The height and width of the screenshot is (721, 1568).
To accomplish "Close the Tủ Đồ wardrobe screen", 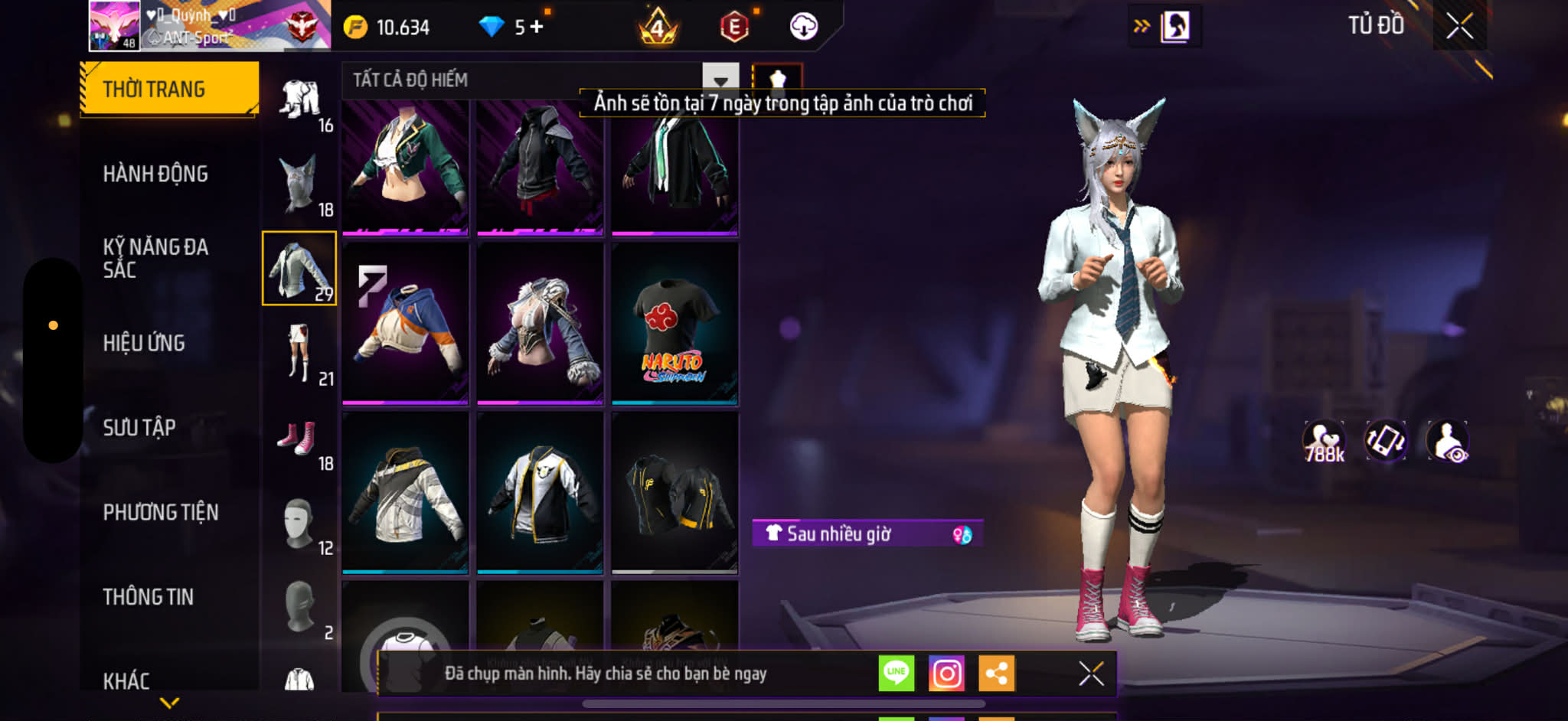I will click(x=1459, y=26).
